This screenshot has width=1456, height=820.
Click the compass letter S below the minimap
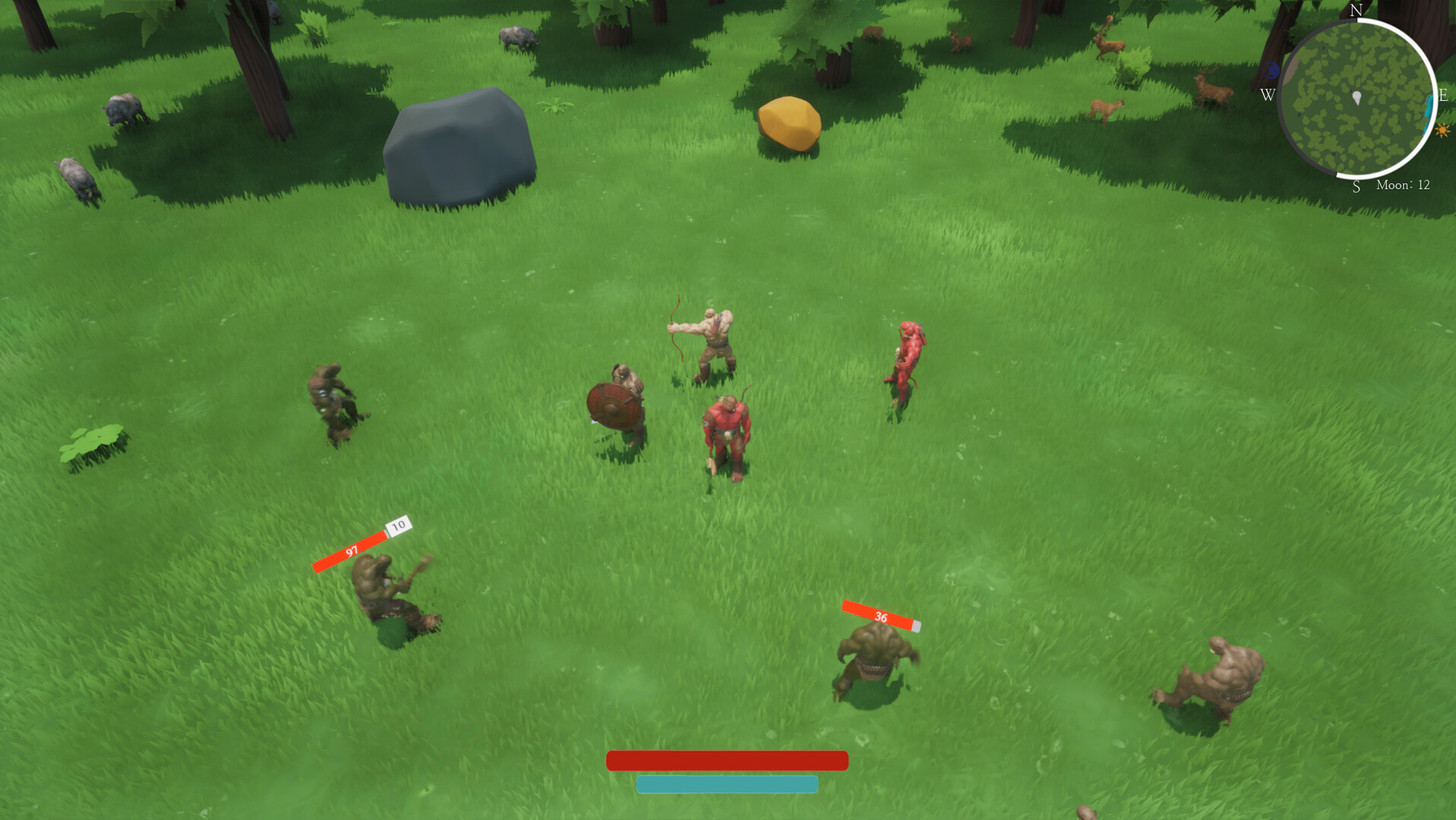tap(1356, 187)
